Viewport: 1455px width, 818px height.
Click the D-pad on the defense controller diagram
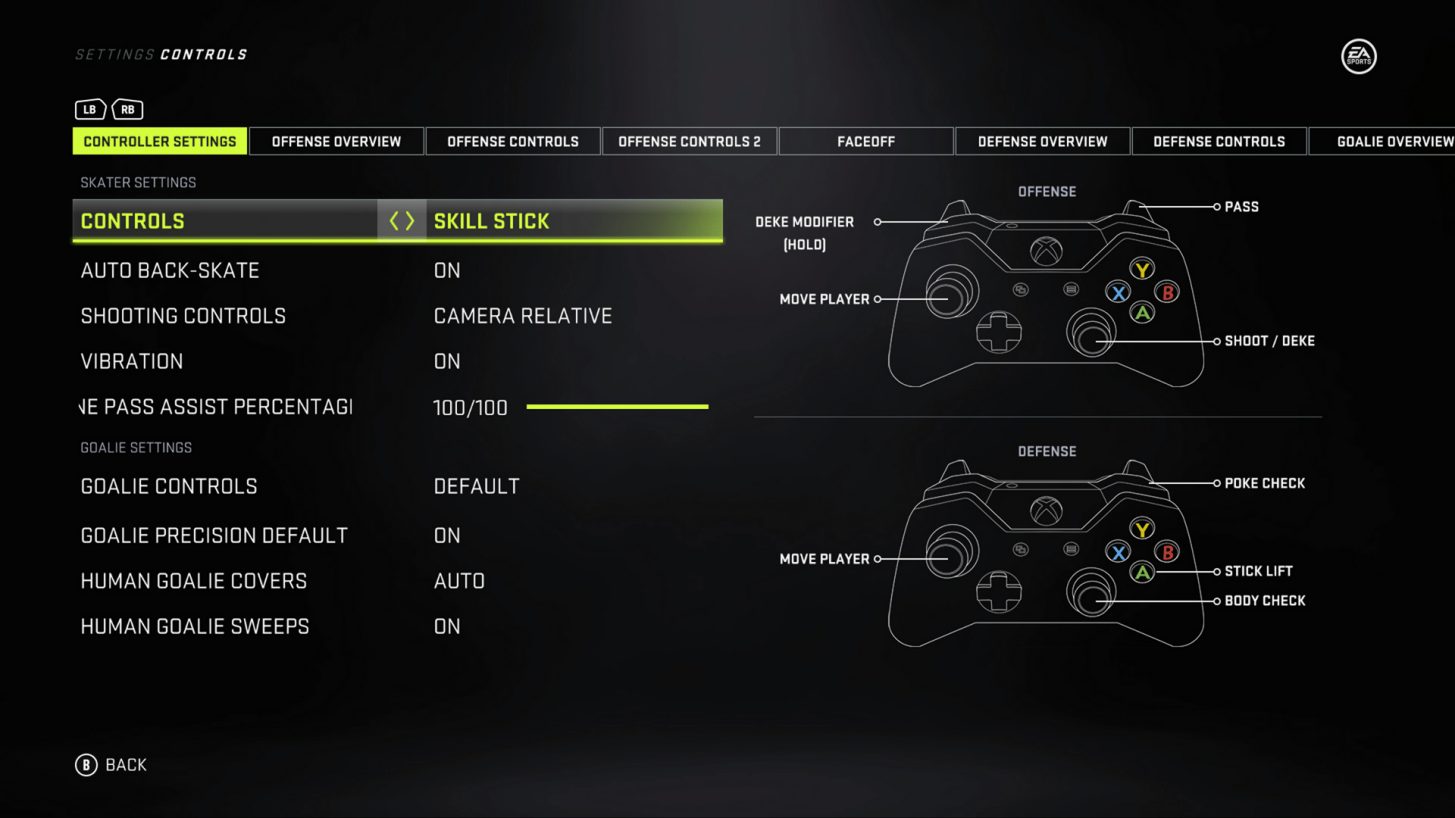(1000, 591)
